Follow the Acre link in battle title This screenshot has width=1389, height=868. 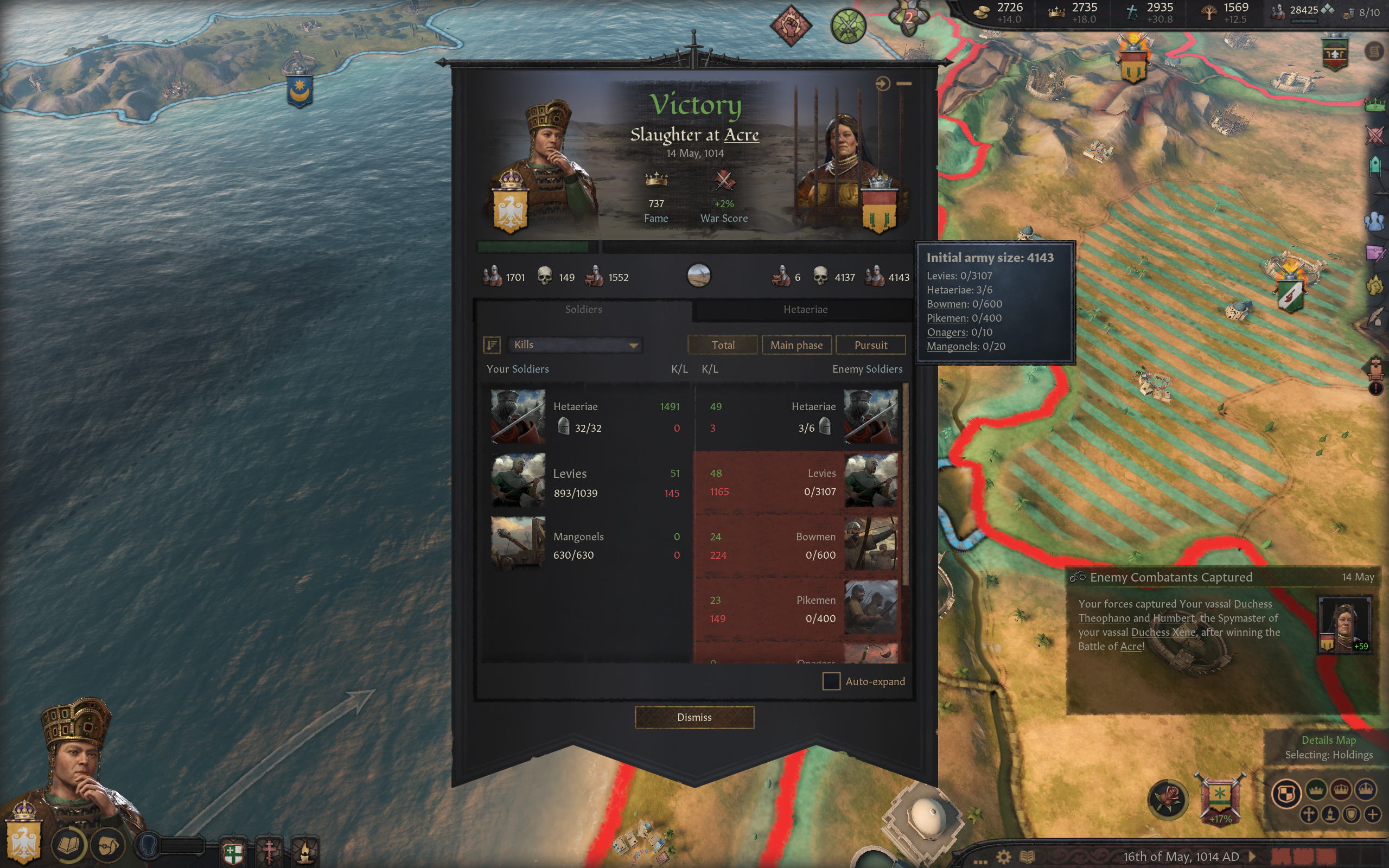click(741, 135)
